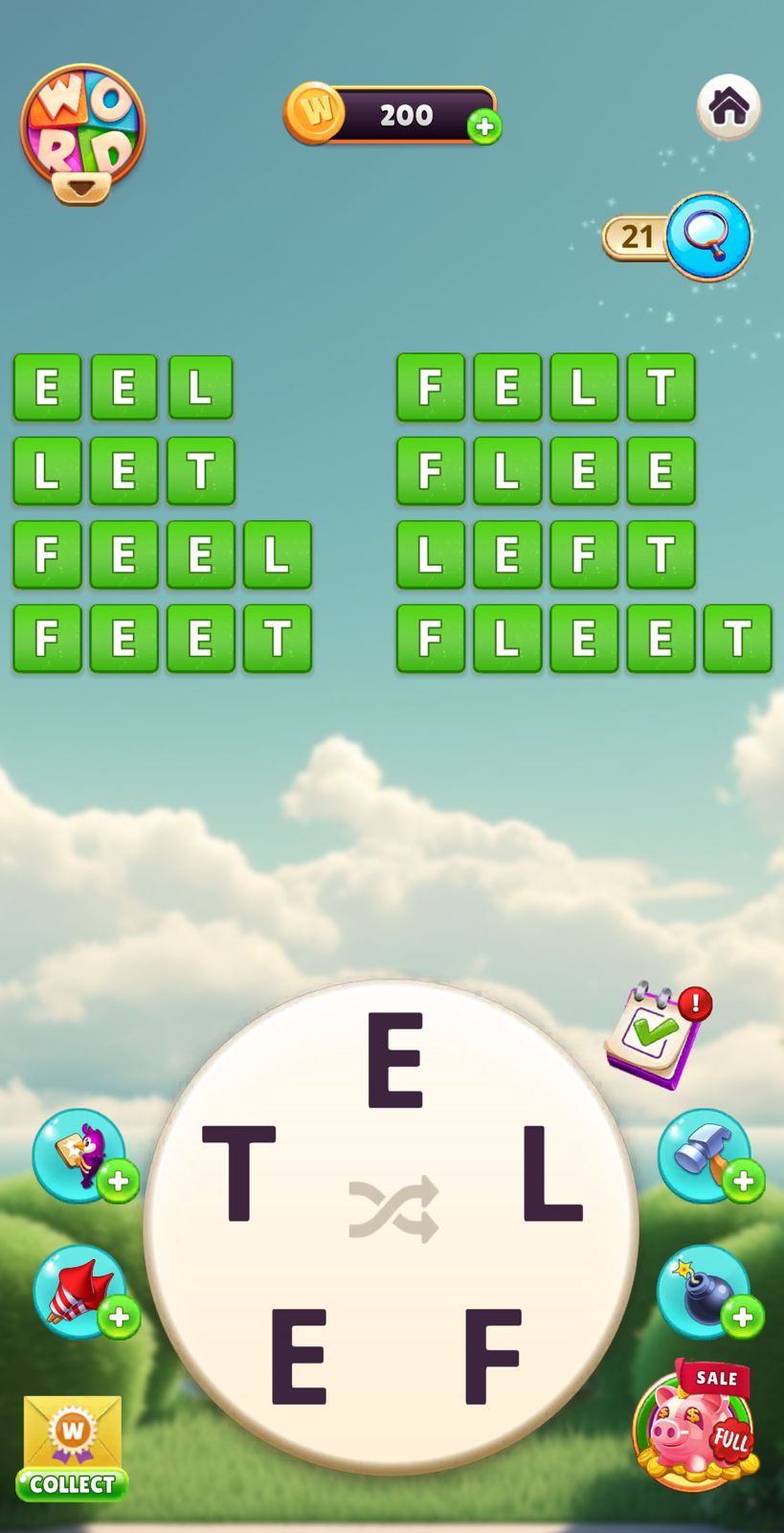The width and height of the screenshot is (784, 1533).
Task: Activate the bomb booster
Action: coord(705,1291)
